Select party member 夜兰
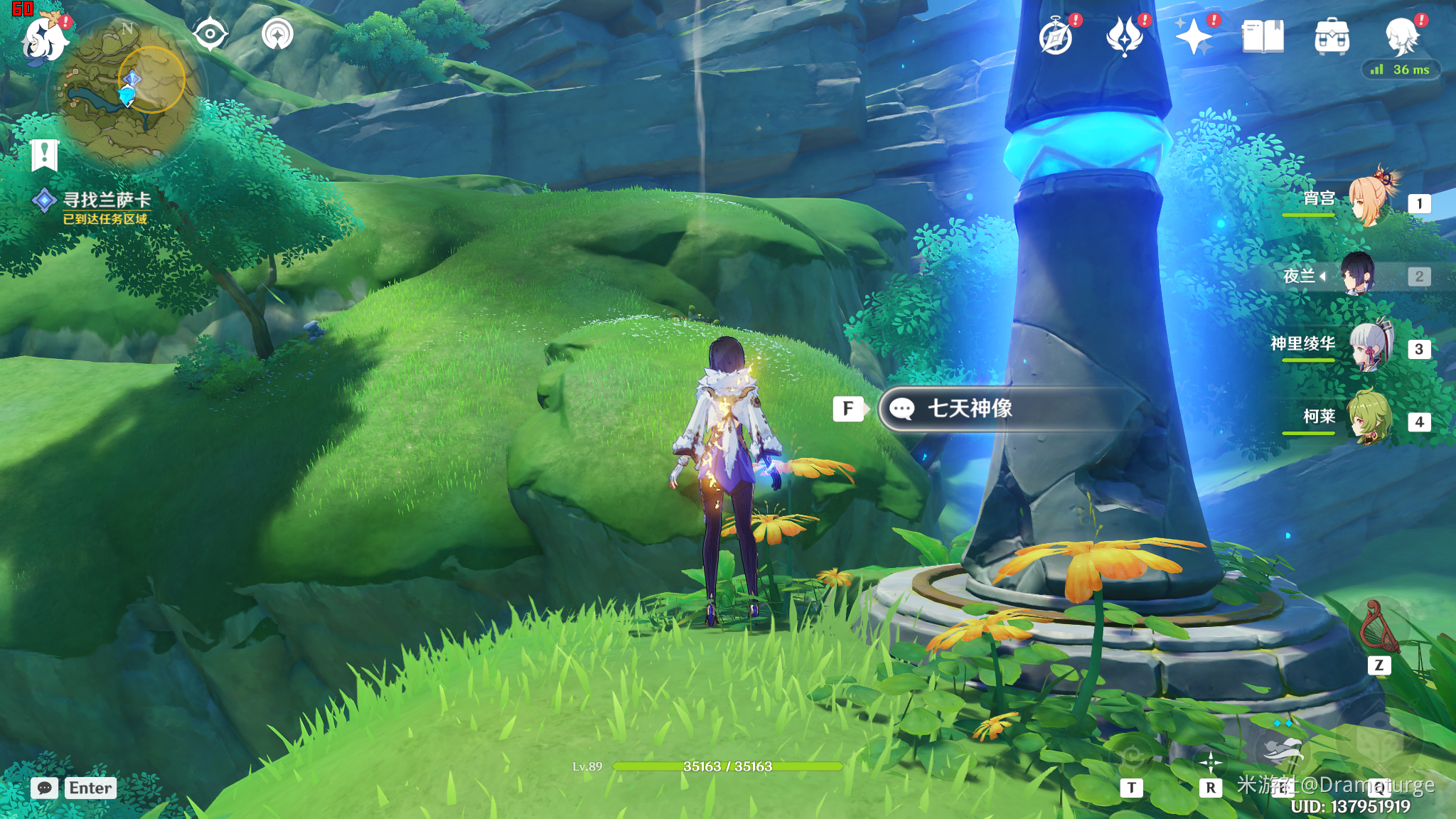 pyautogui.click(x=1358, y=275)
